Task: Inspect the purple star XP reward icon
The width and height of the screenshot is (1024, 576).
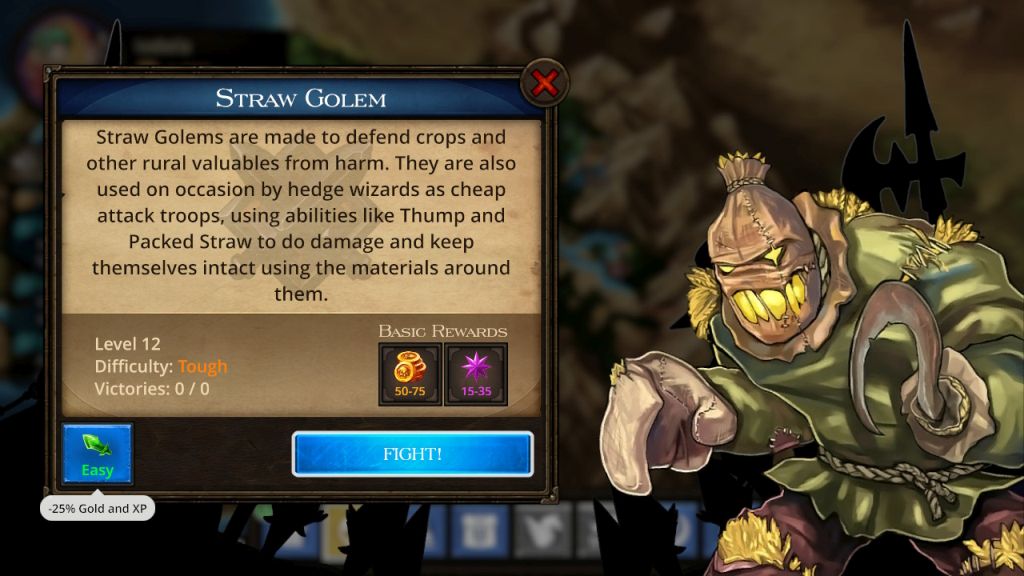Action: point(475,374)
